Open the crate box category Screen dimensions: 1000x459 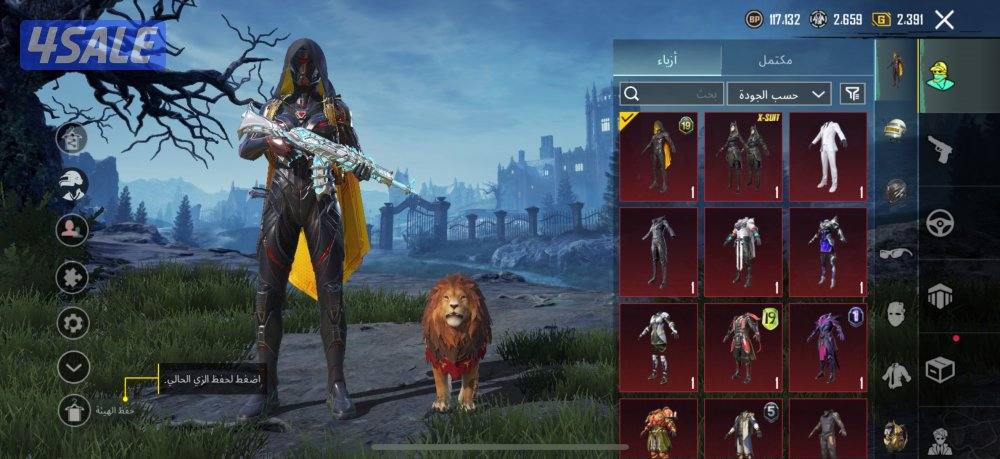click(939, 369)
